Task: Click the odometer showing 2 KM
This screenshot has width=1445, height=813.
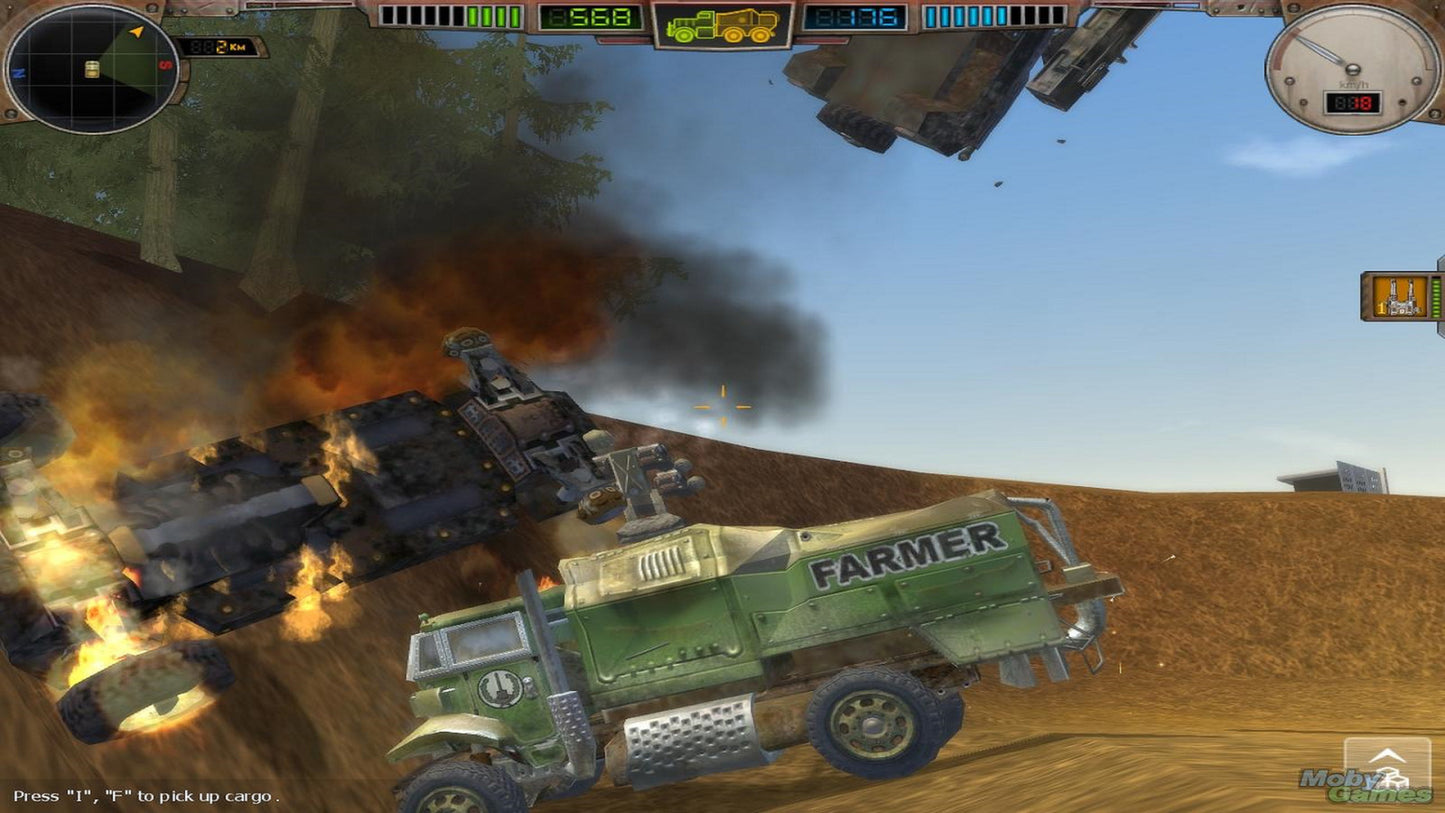Action: point(220,44)
